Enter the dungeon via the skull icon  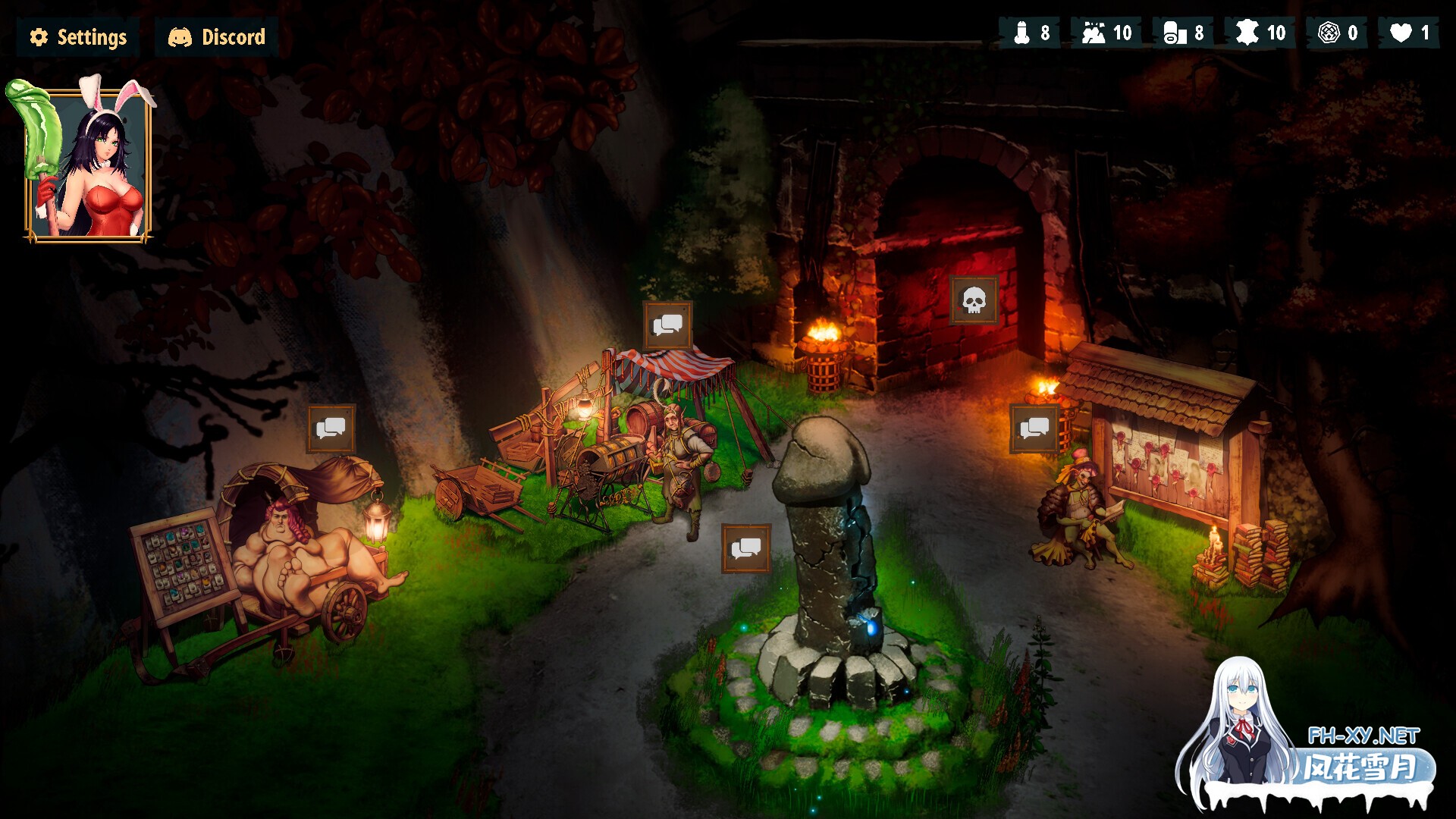tap(975, 300)
